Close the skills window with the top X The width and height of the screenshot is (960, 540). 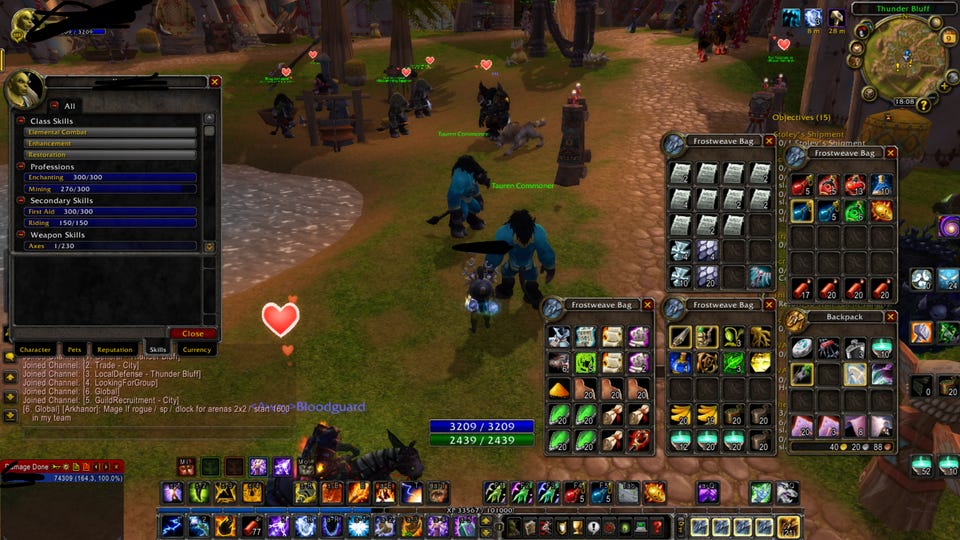coord(215,82)
